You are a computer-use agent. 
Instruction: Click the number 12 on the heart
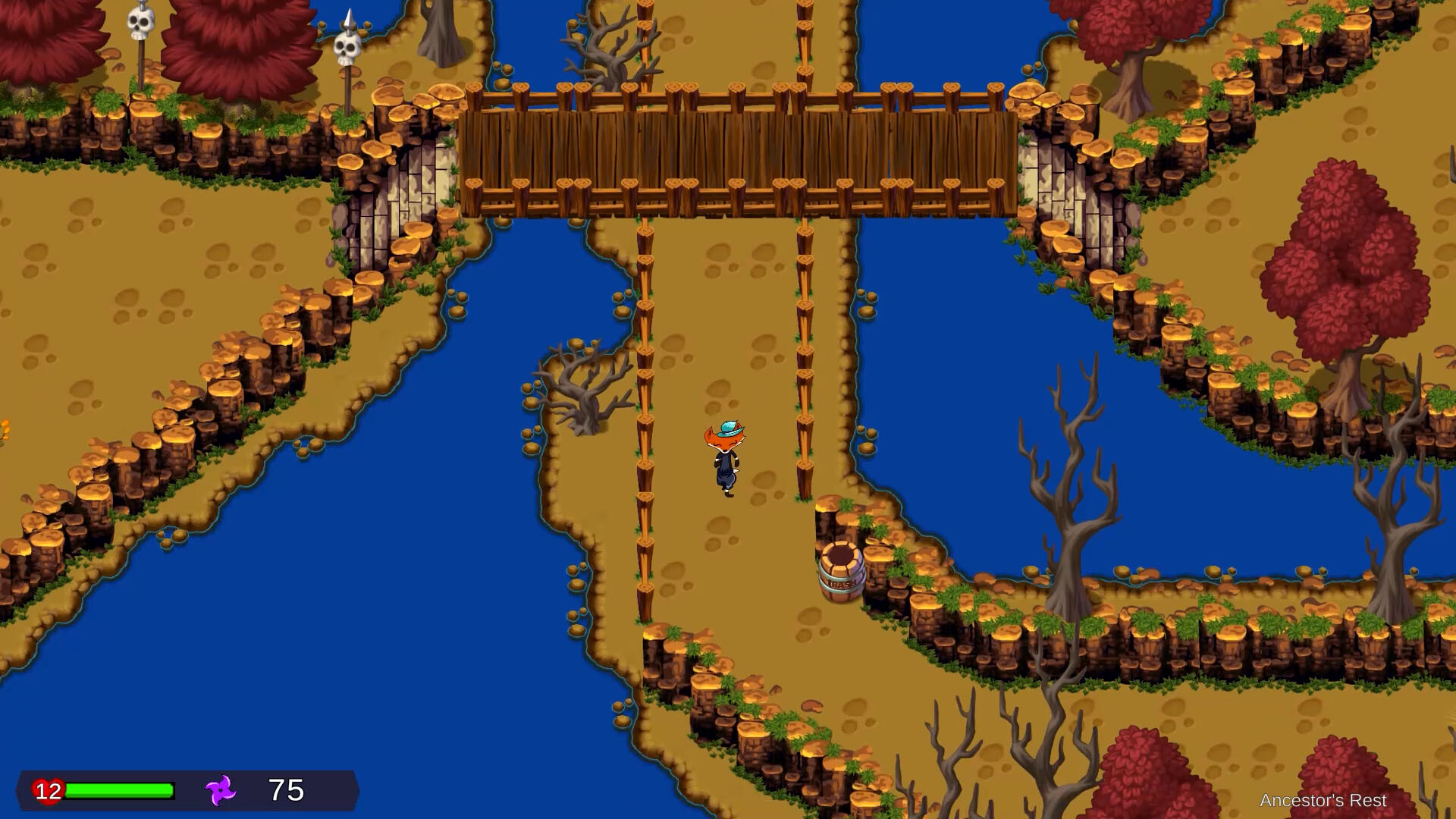coord(48,790)
